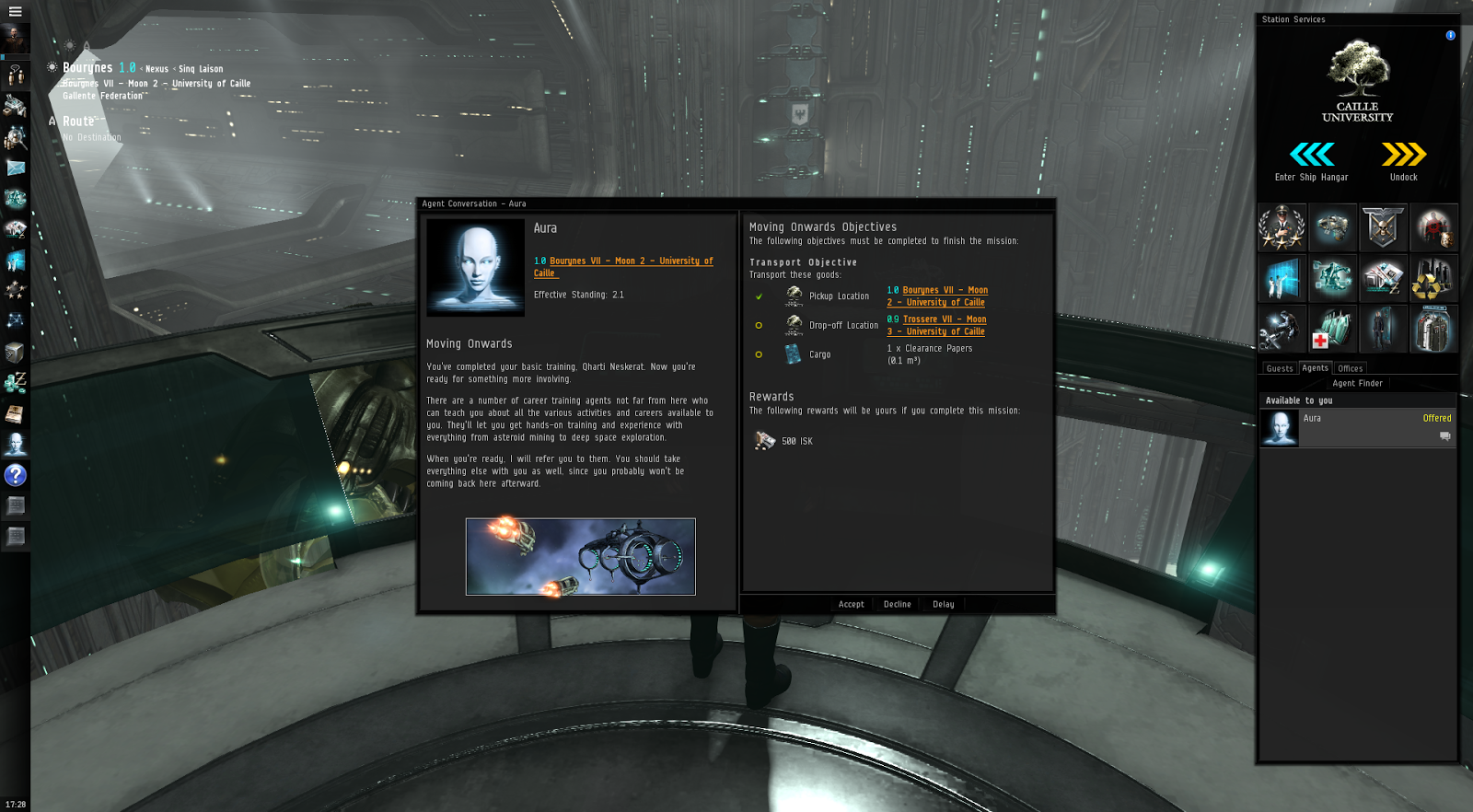Screen dimensions: 1473x812
Task: Open the Repair Shop station service
Action: pos(1282,329)
